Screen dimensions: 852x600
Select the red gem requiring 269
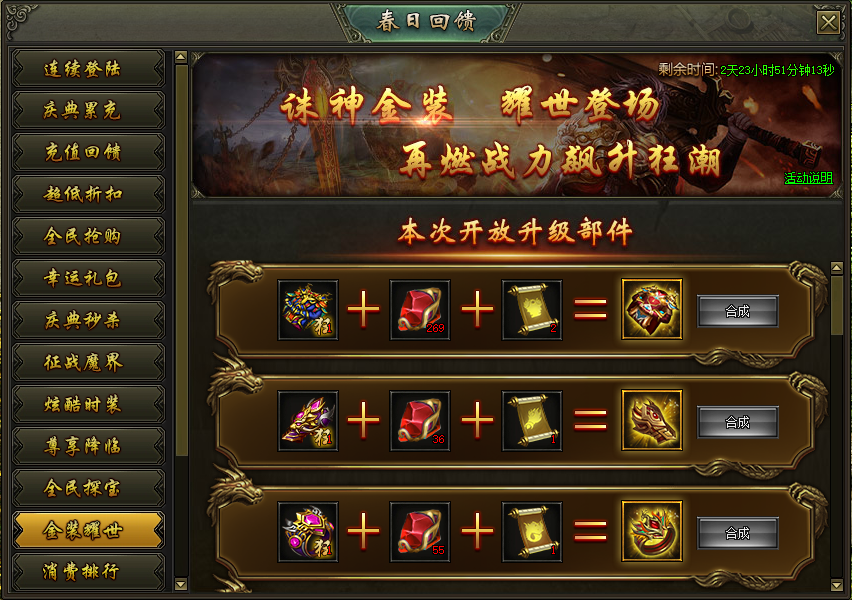tap(420, 310)
